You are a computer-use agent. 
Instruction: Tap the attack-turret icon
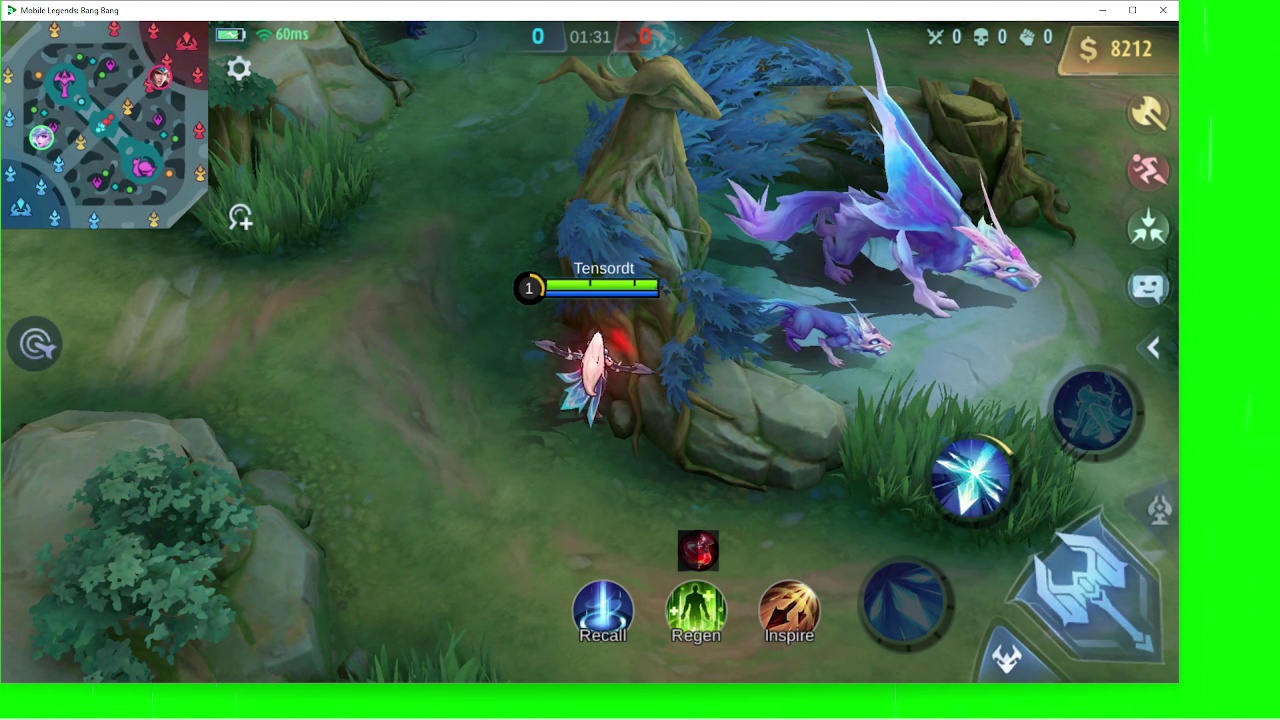click(1160, 510)
